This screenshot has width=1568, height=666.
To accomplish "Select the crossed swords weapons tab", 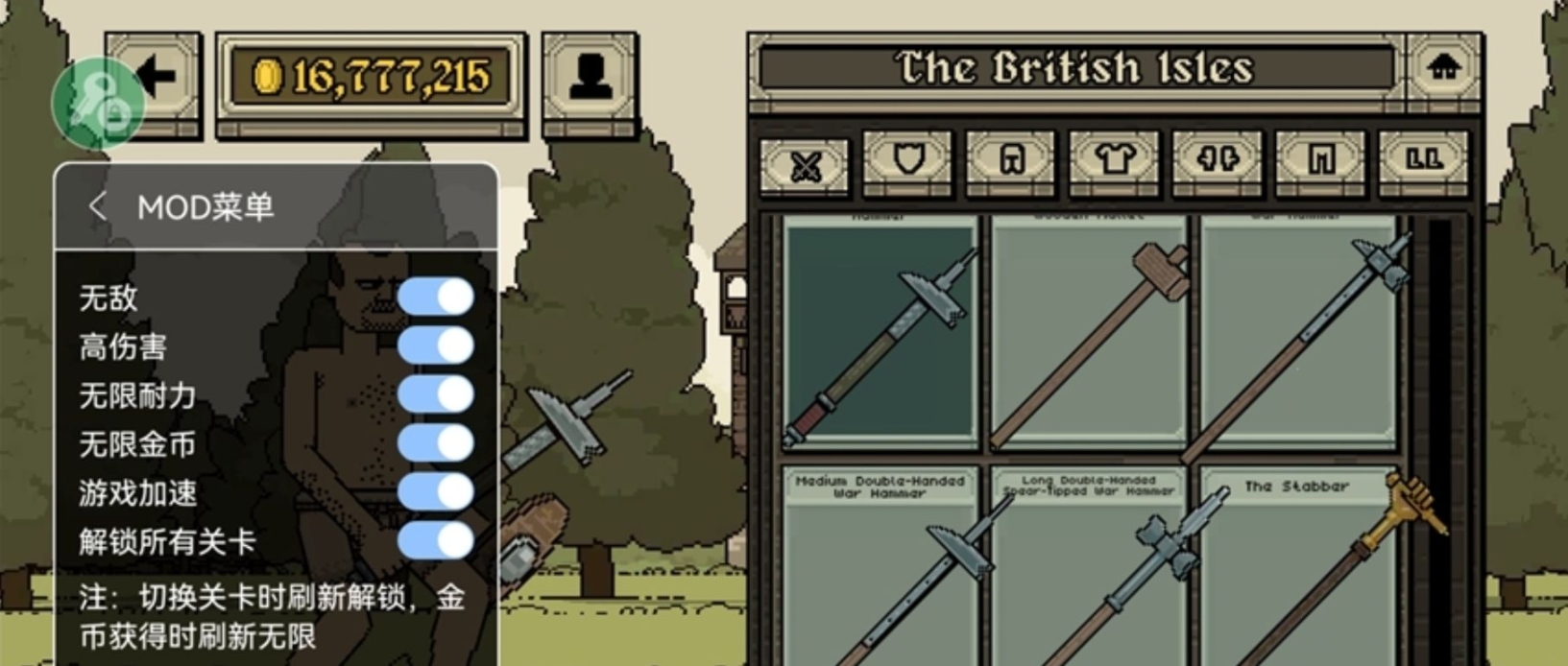I will [x=805, y=166].
